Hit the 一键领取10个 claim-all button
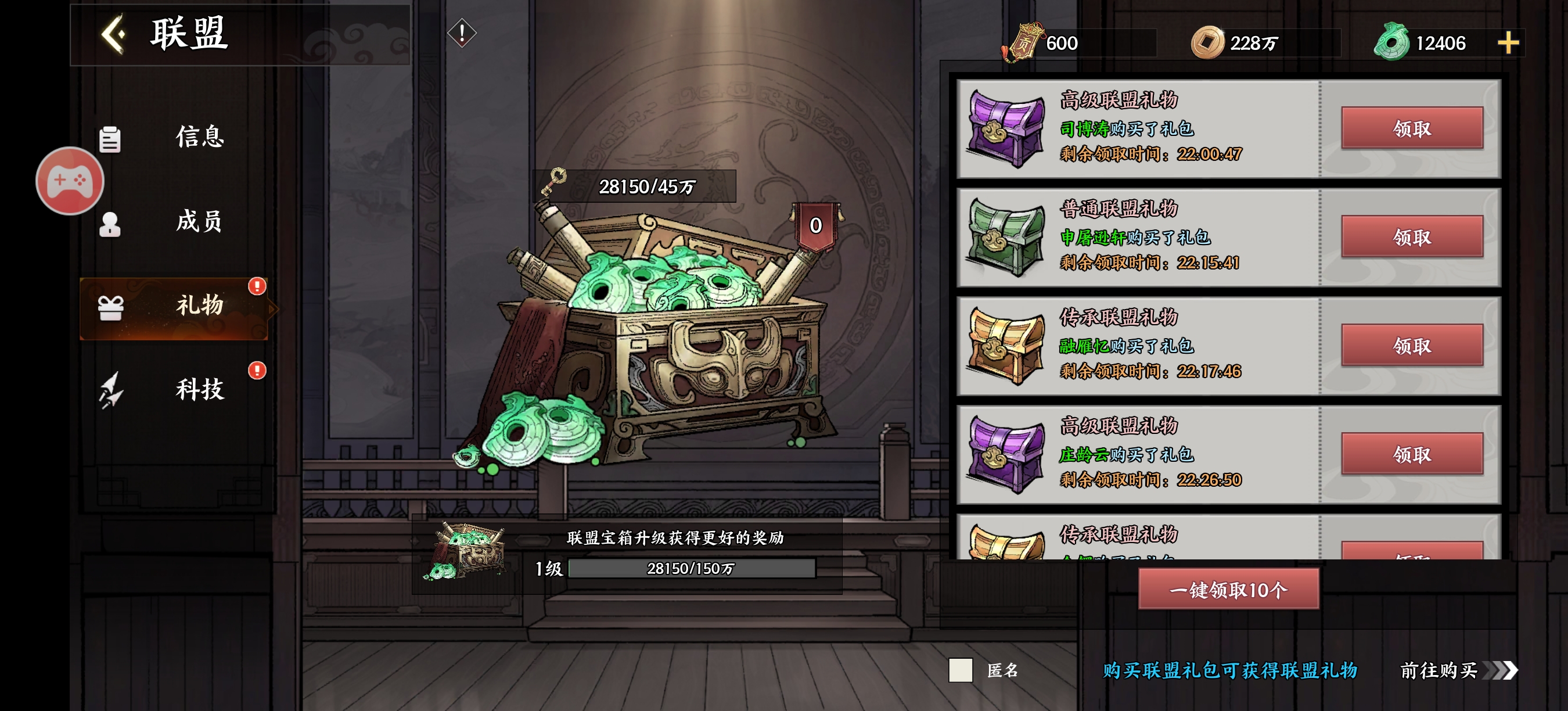Screen dimensions: 1568x711 point(1228,589)
